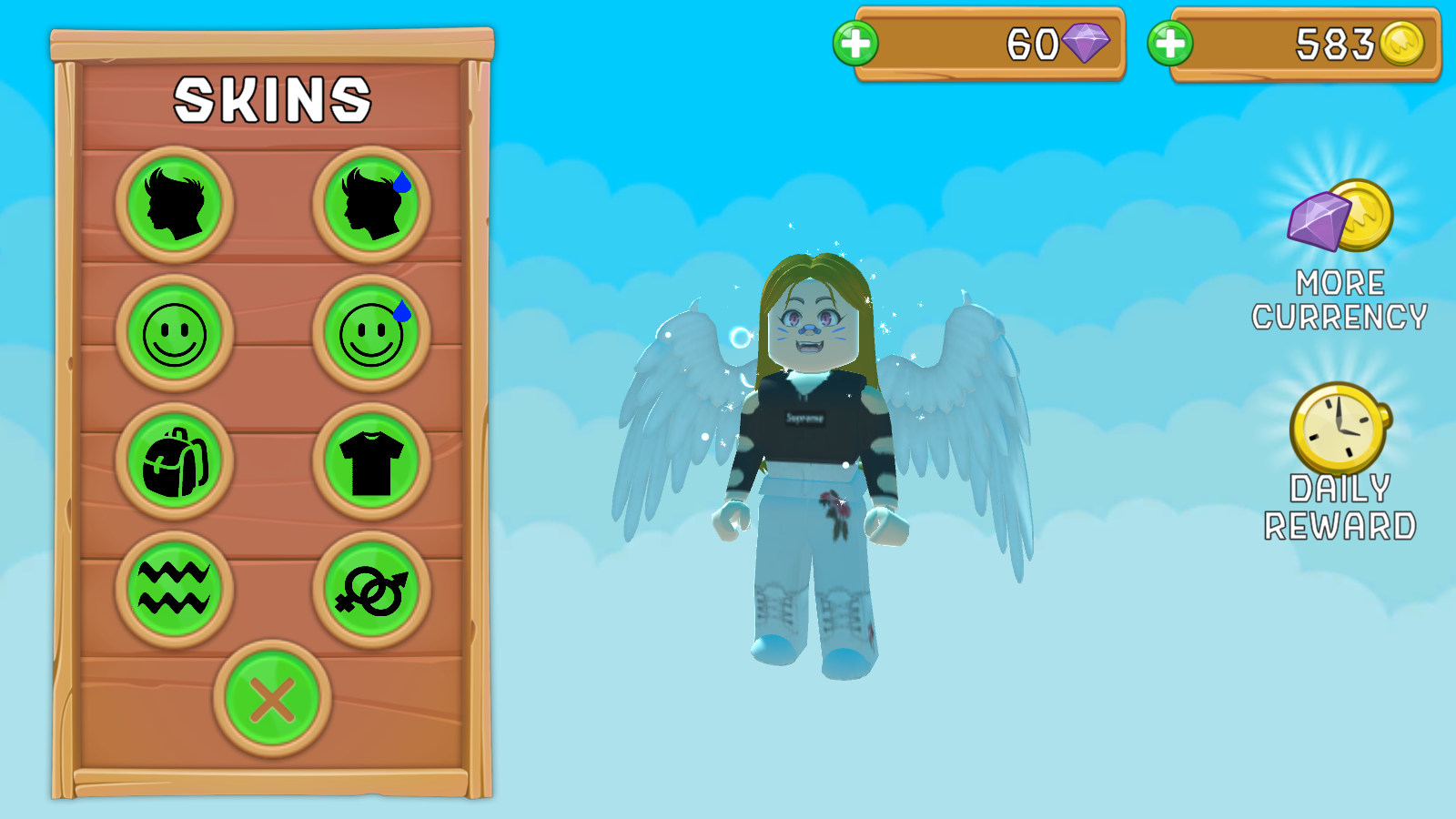Click the gender symbol customization icon
The width and height of the screenshot is (1456, 819).
pos(371,590)
